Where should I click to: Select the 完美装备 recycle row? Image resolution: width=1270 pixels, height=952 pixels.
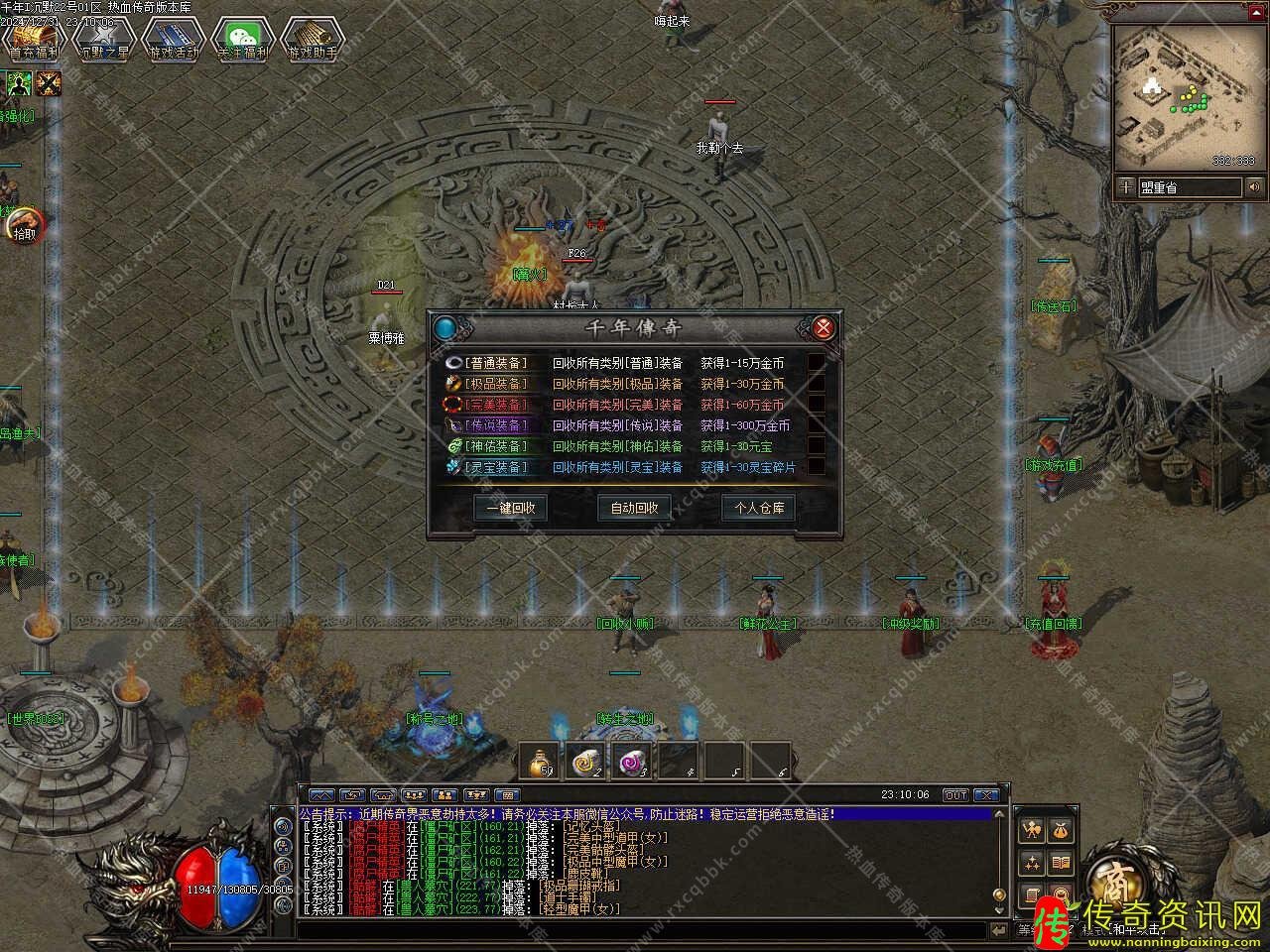click(497, 405)
